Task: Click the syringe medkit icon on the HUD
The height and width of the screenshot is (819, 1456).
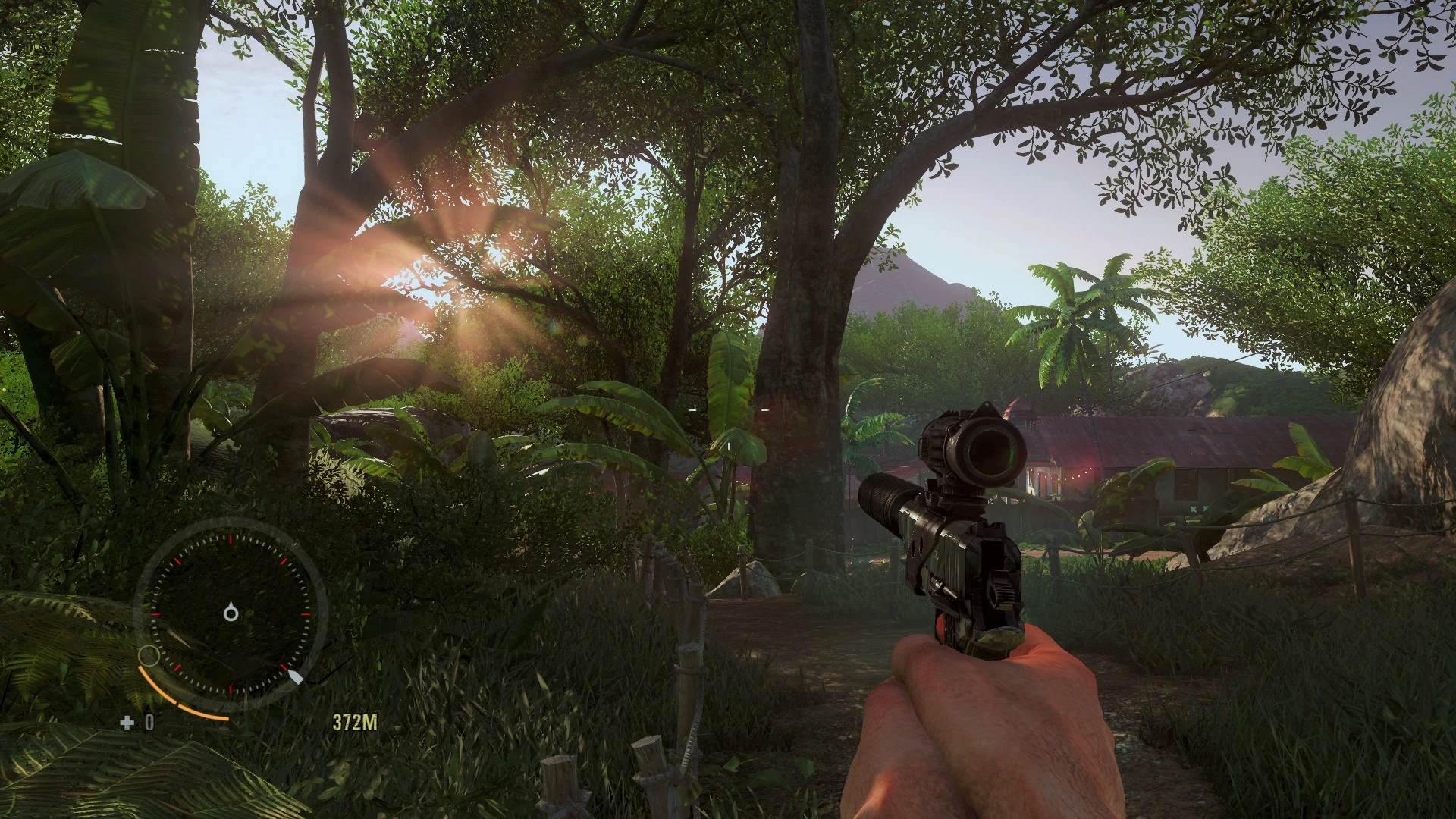Action: click(x=127, y=722)
